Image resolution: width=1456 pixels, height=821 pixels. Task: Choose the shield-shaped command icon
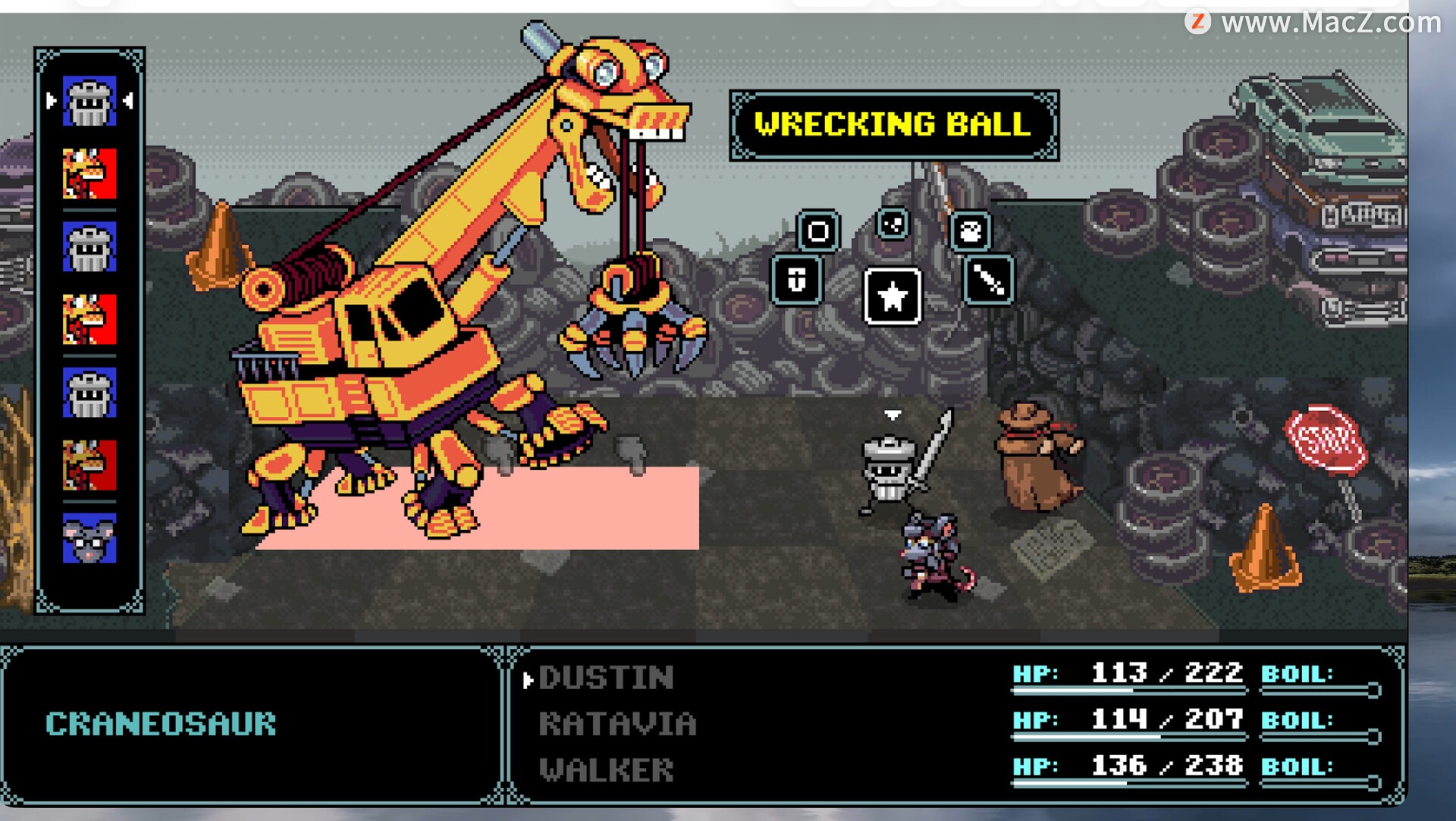796,280
